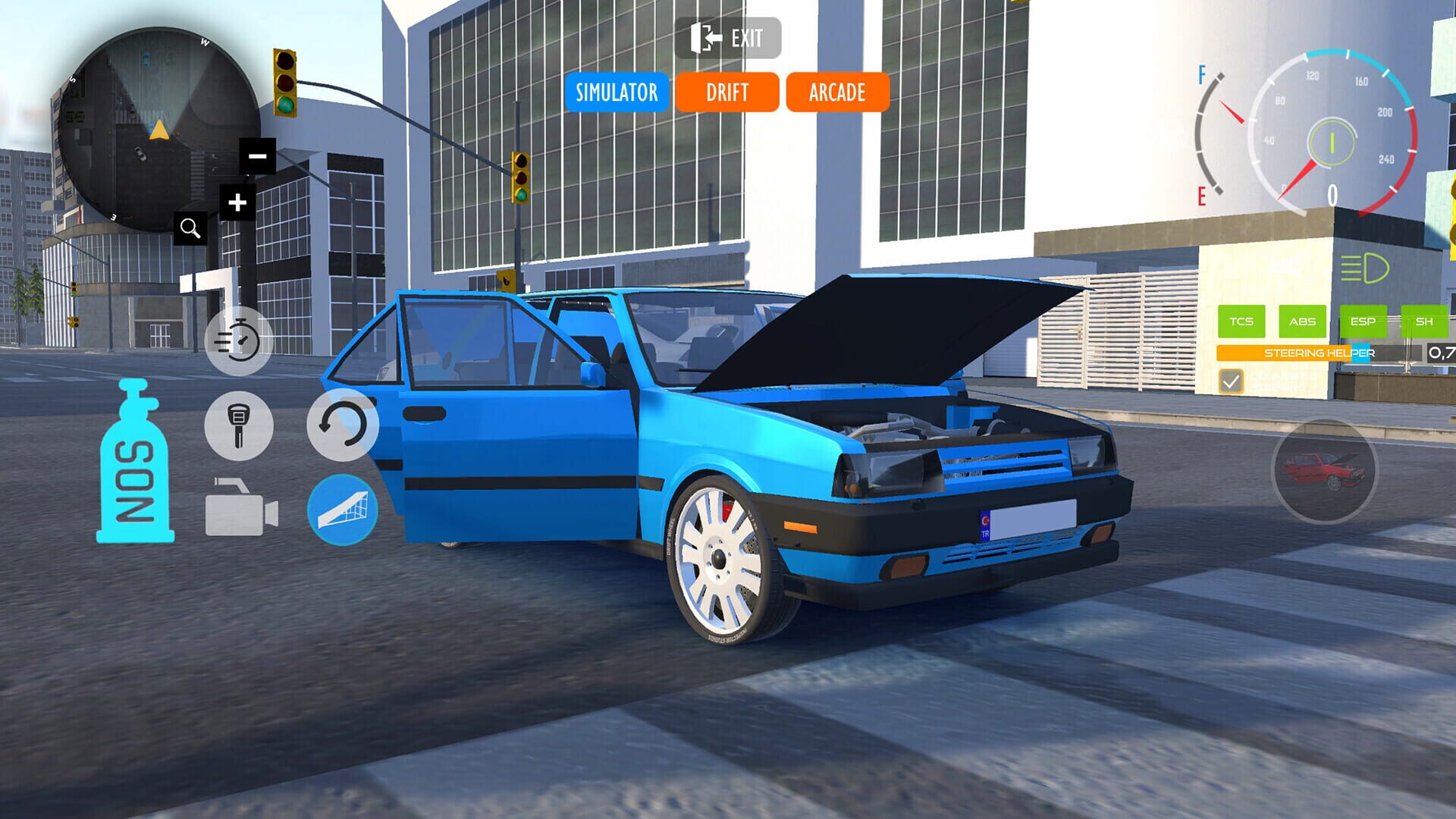Switch to the DRIFT mode tab
1456x819 pixels.
pos(726,93)
